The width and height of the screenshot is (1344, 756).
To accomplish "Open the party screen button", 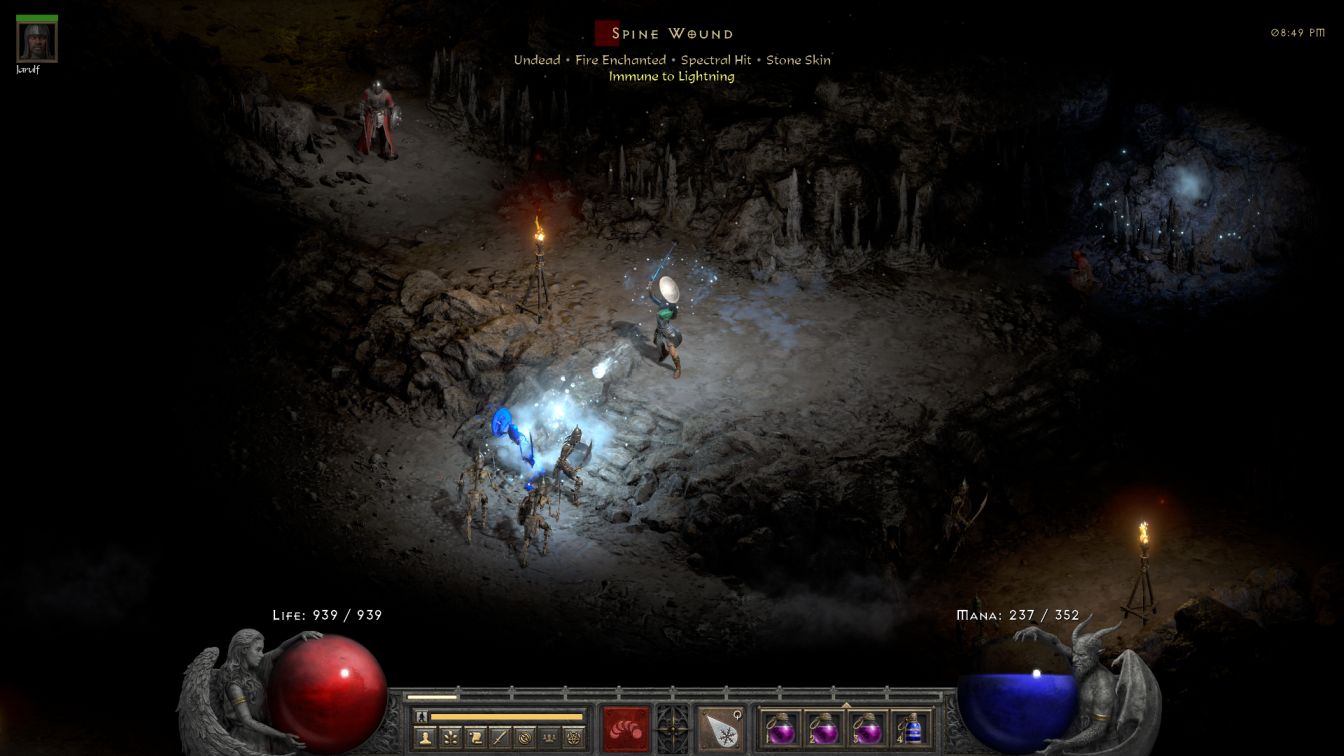I will [x=549, y=738].
